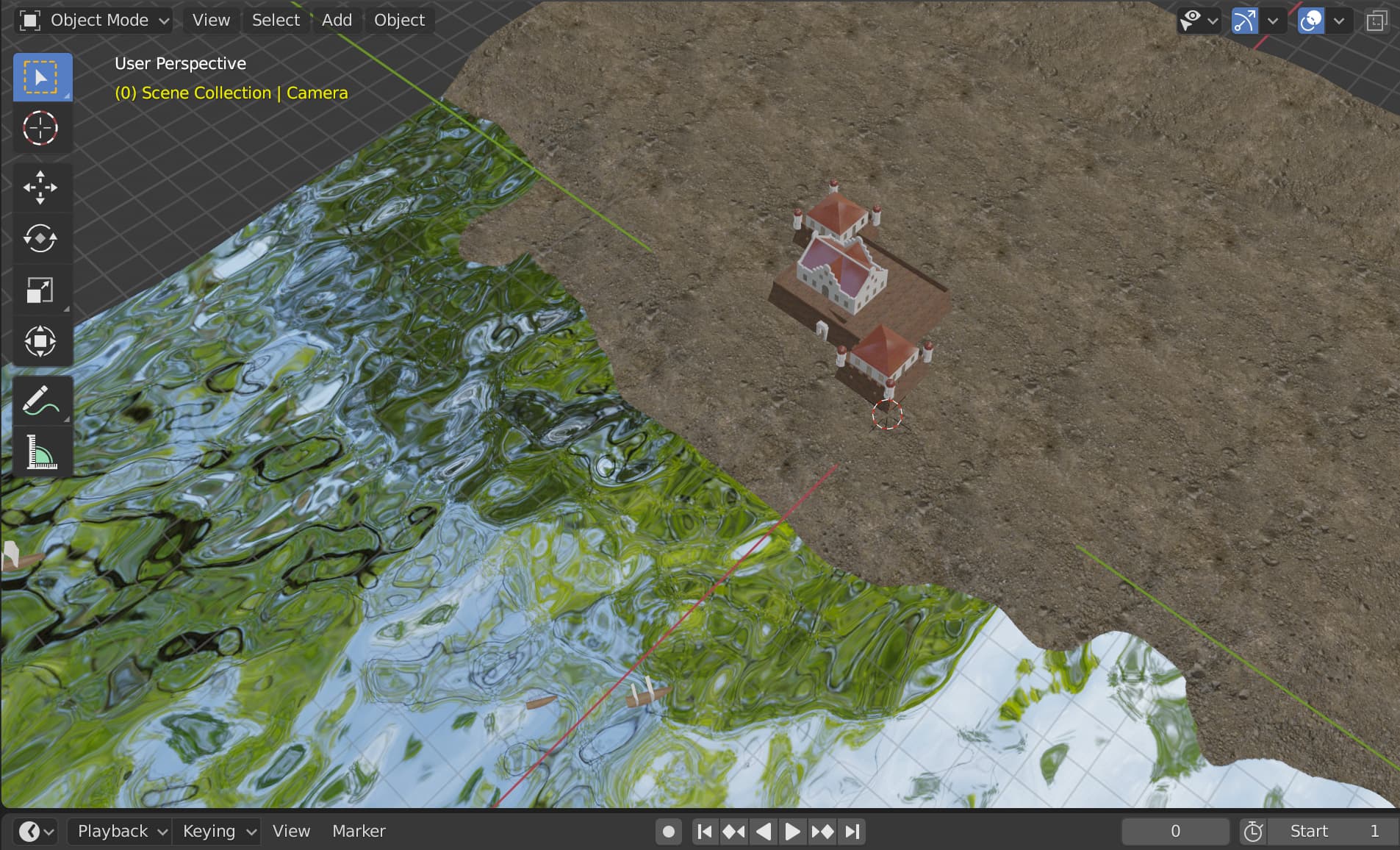This screenshot has height=850, width=1400.
Task: Open the Object Mode dropdown
Action: click(93, 20)
